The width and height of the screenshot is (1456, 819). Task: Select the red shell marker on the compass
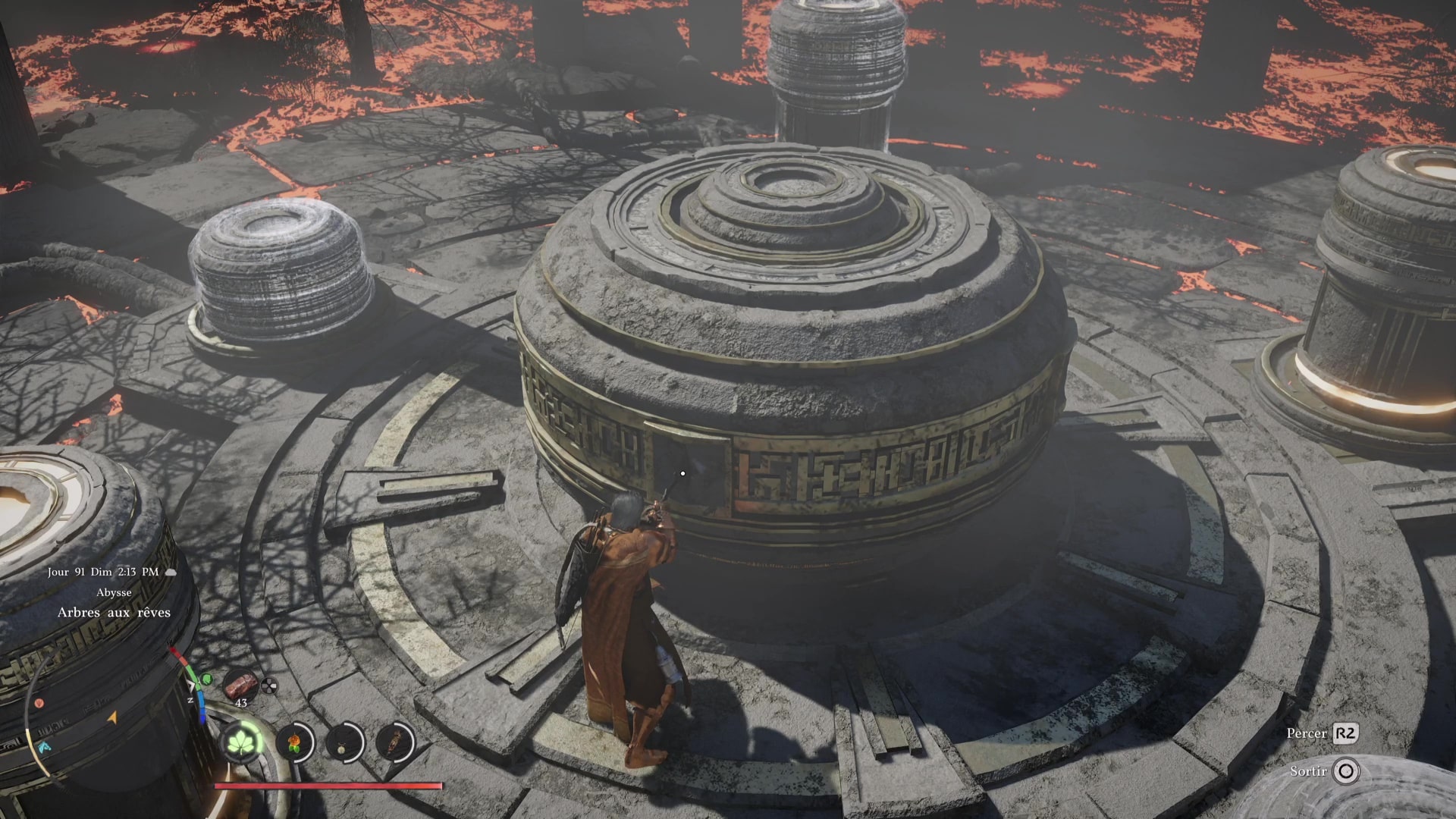point(39,704)
